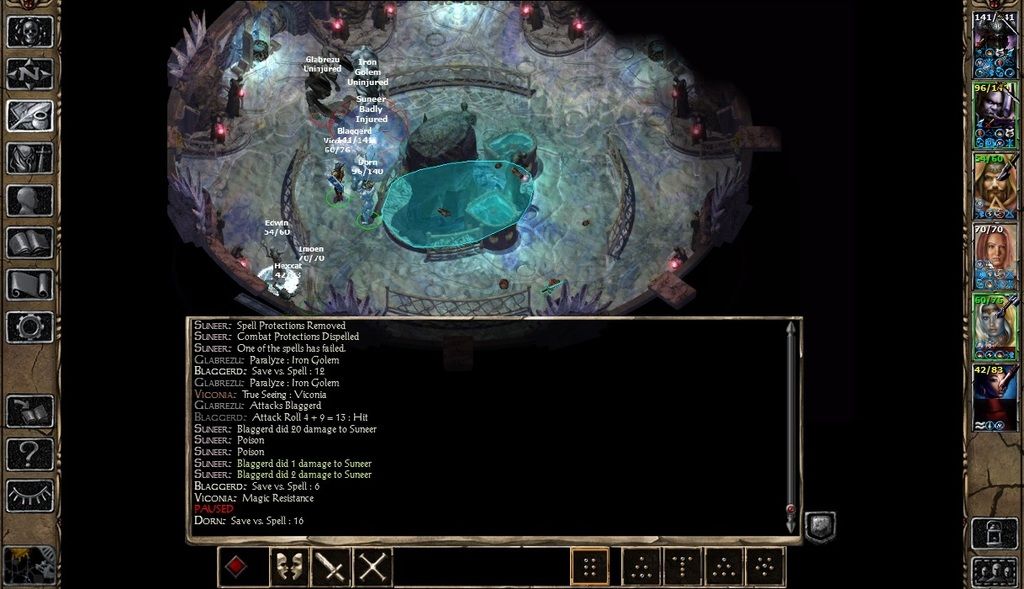Select the bearded man's portrait
The height and width of the screenshot is (589, 1024).
pos(995,185)
